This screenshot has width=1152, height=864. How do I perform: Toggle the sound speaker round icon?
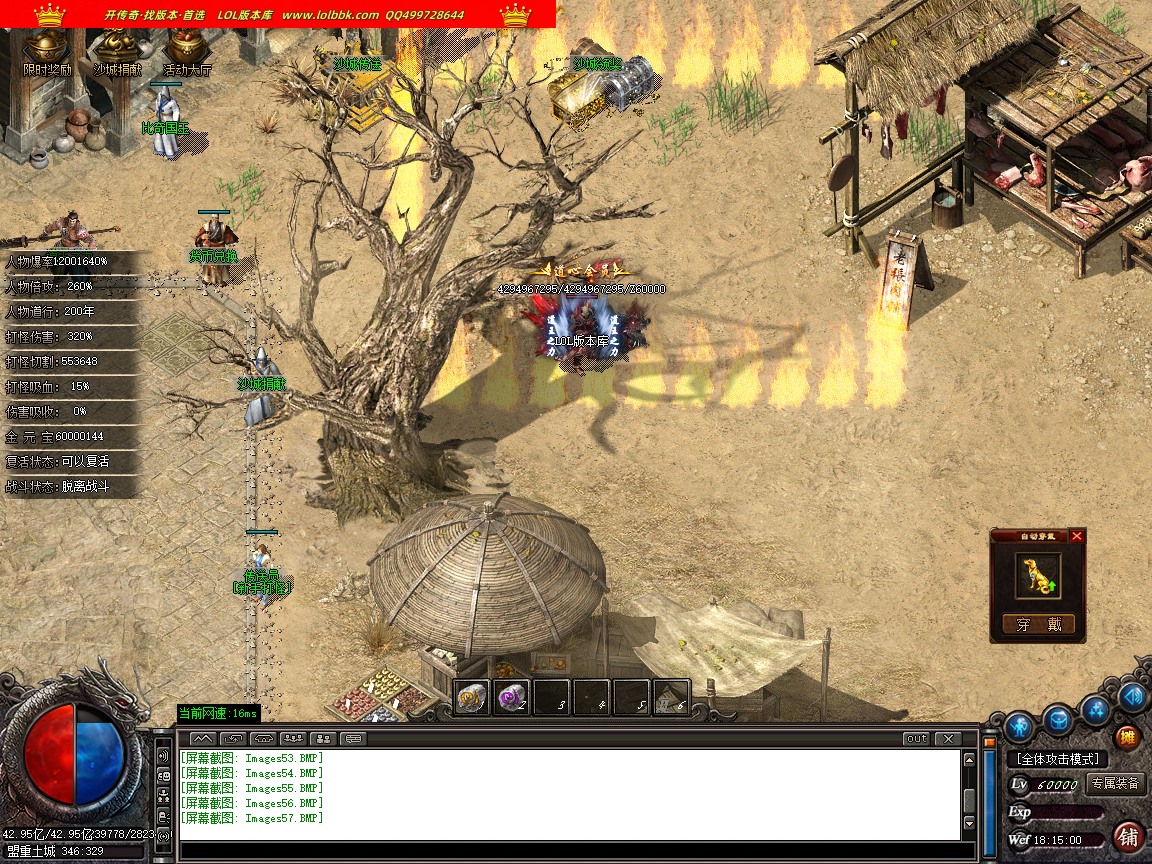pyautogui.click(x=1132, y=696)
